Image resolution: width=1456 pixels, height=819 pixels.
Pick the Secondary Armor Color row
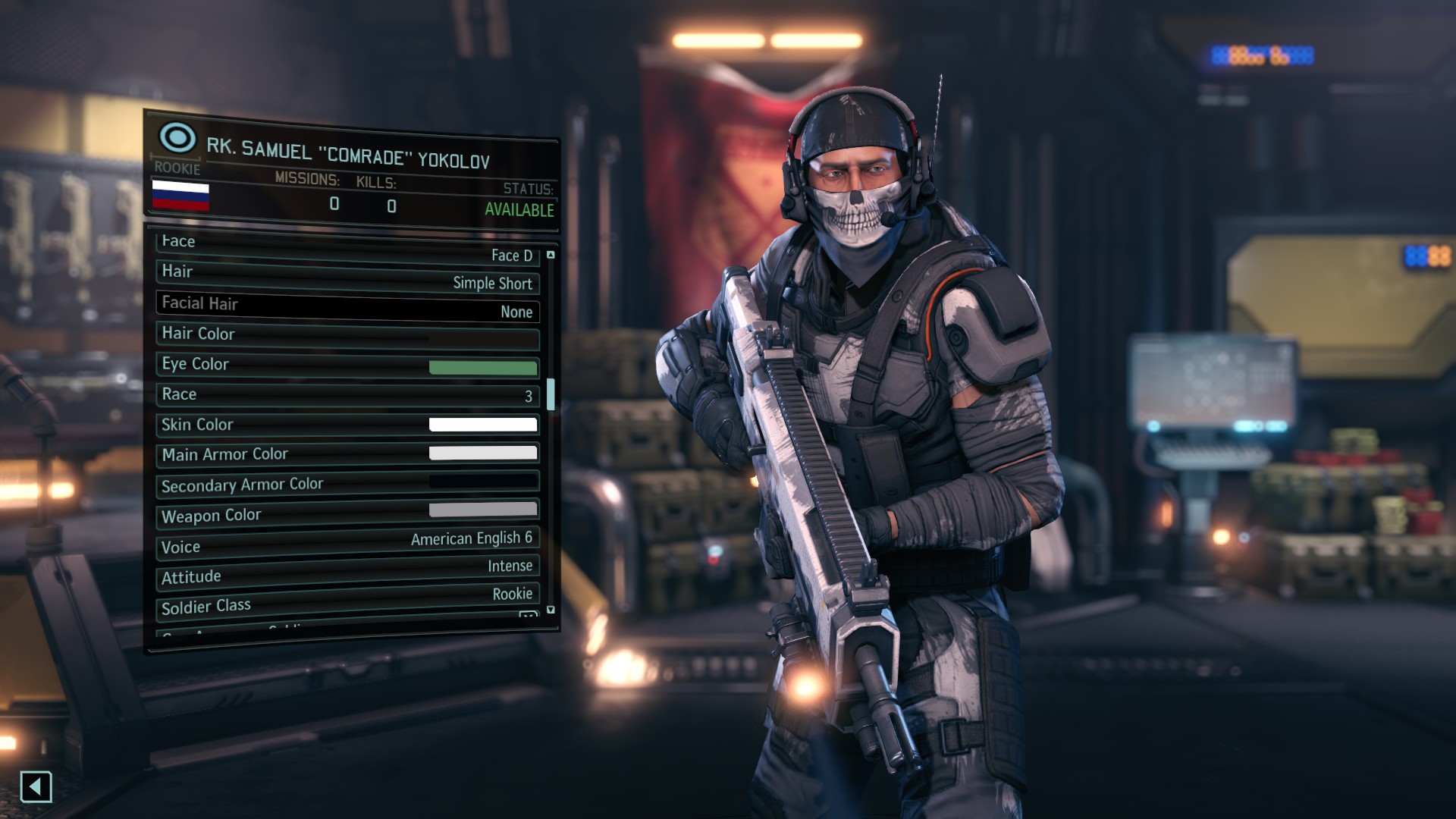(347, 484)
